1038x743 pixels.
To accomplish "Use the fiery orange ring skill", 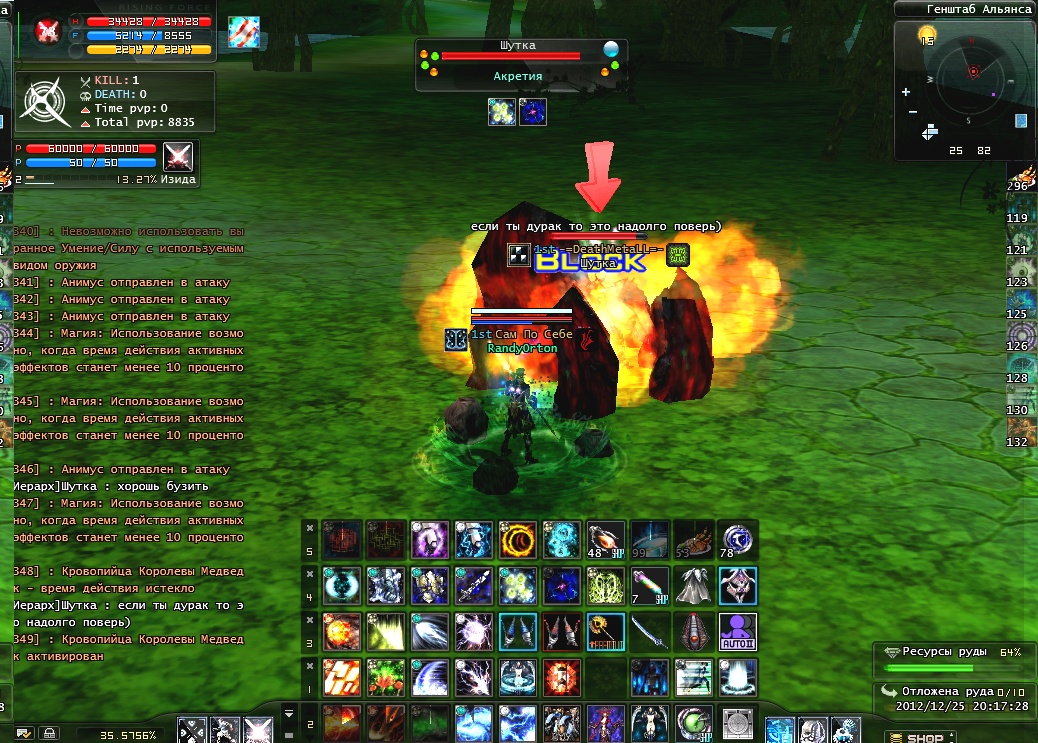I will (518, 540).
